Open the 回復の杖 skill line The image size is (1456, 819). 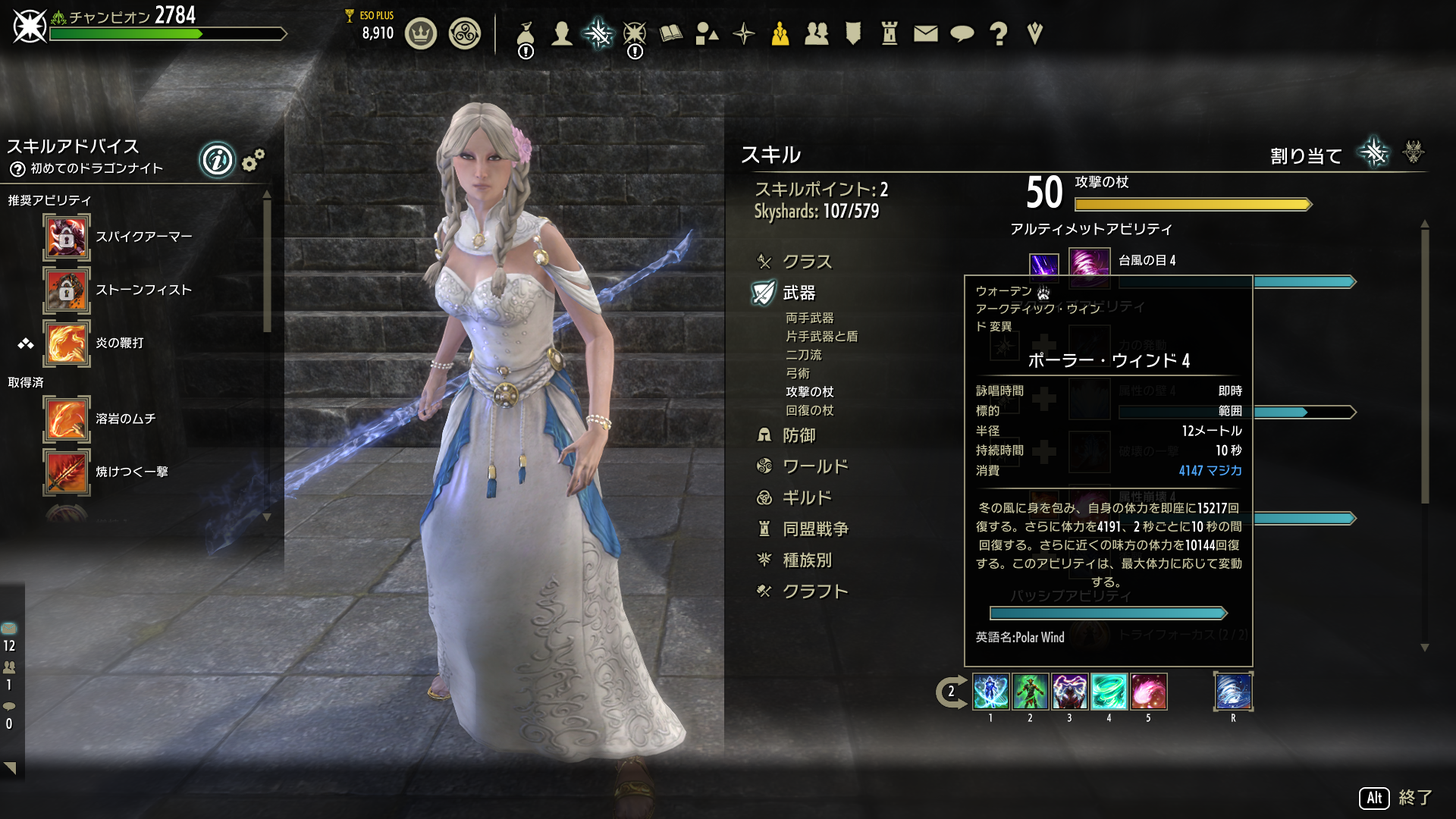click(x=809, y=410)
